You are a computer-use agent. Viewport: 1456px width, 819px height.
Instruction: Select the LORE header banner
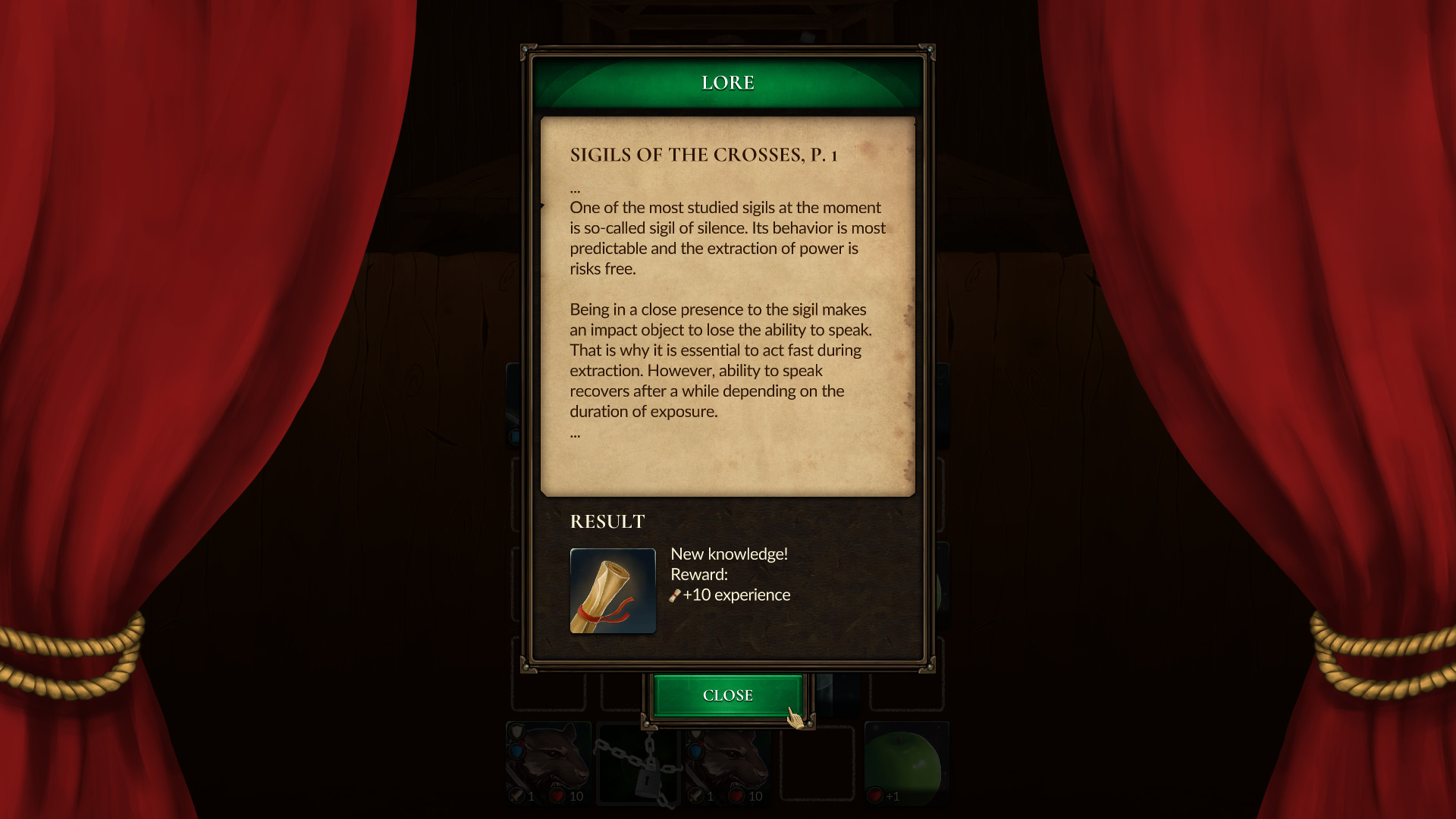tap(727, 82)
